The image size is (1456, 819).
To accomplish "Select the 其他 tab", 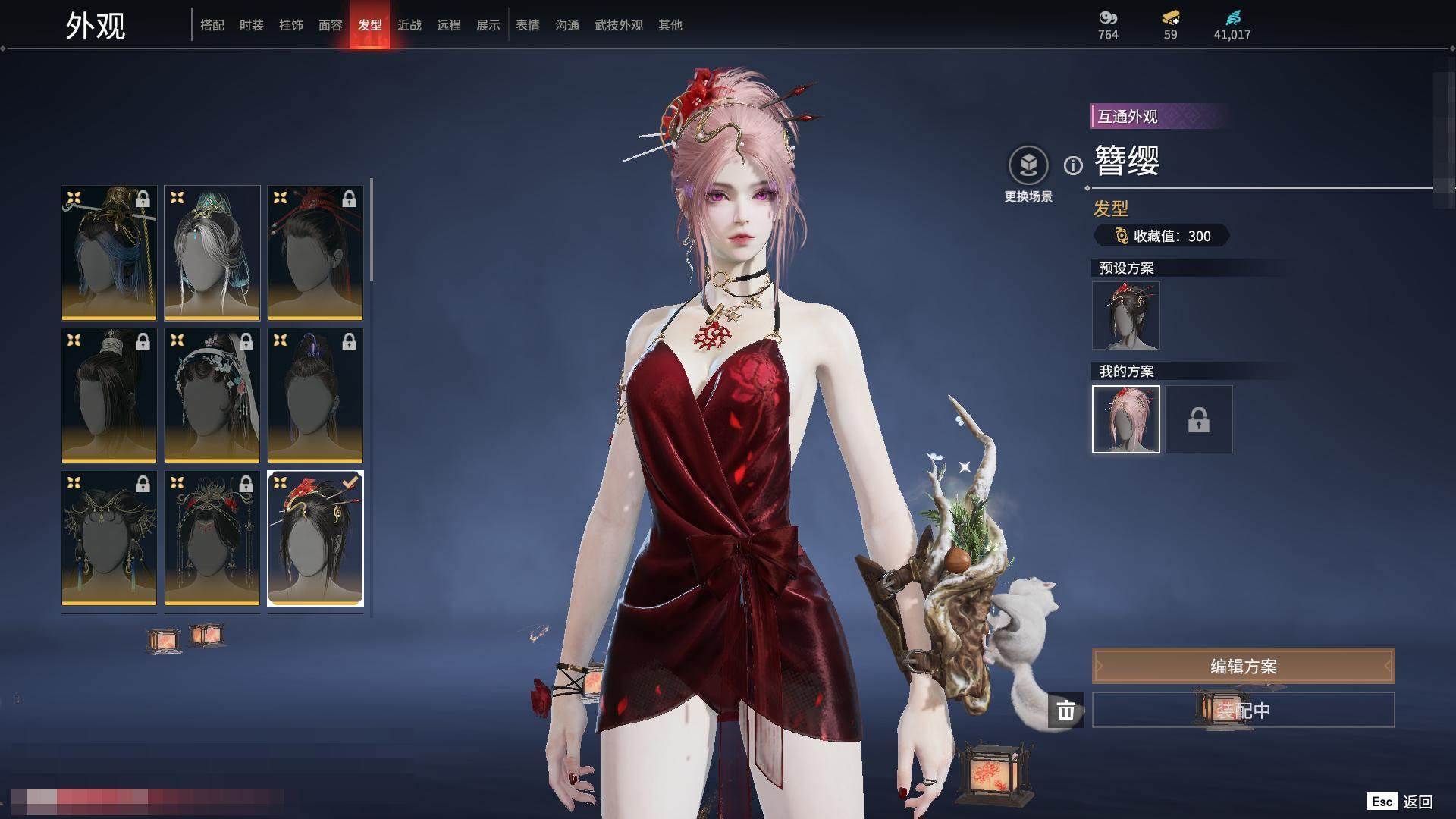I will 670,25.
